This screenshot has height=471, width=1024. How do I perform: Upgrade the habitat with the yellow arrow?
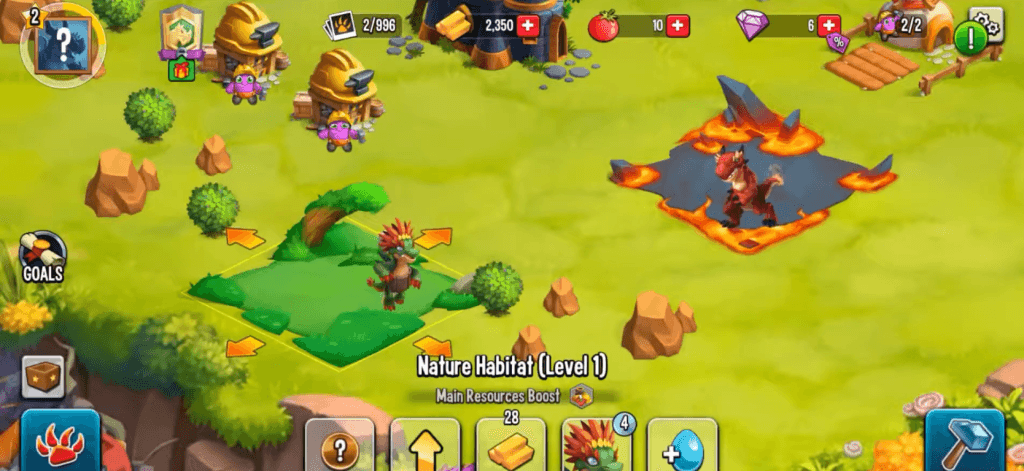point(425,445)
